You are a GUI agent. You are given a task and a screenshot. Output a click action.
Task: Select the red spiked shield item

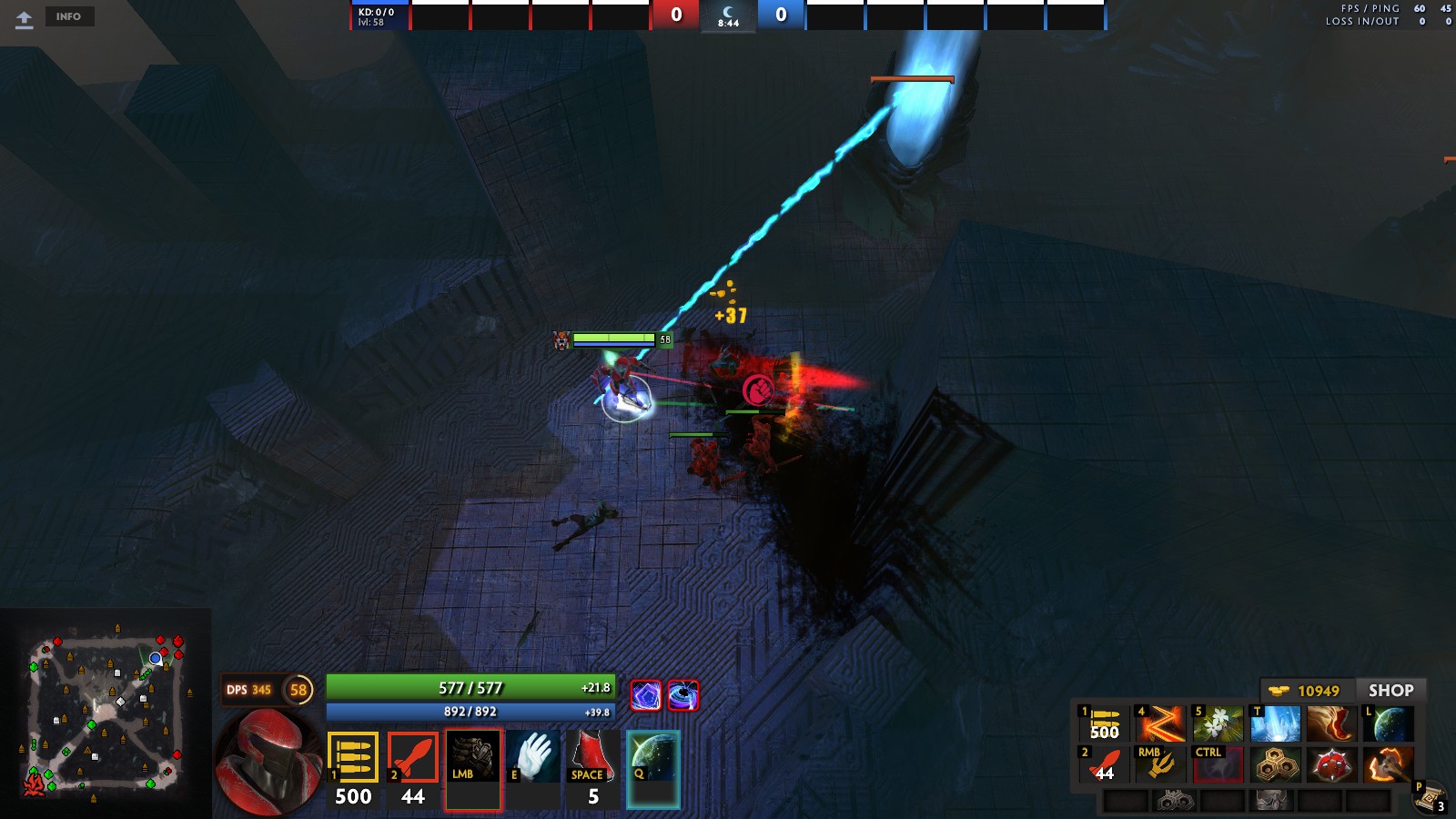[1331, 765]
